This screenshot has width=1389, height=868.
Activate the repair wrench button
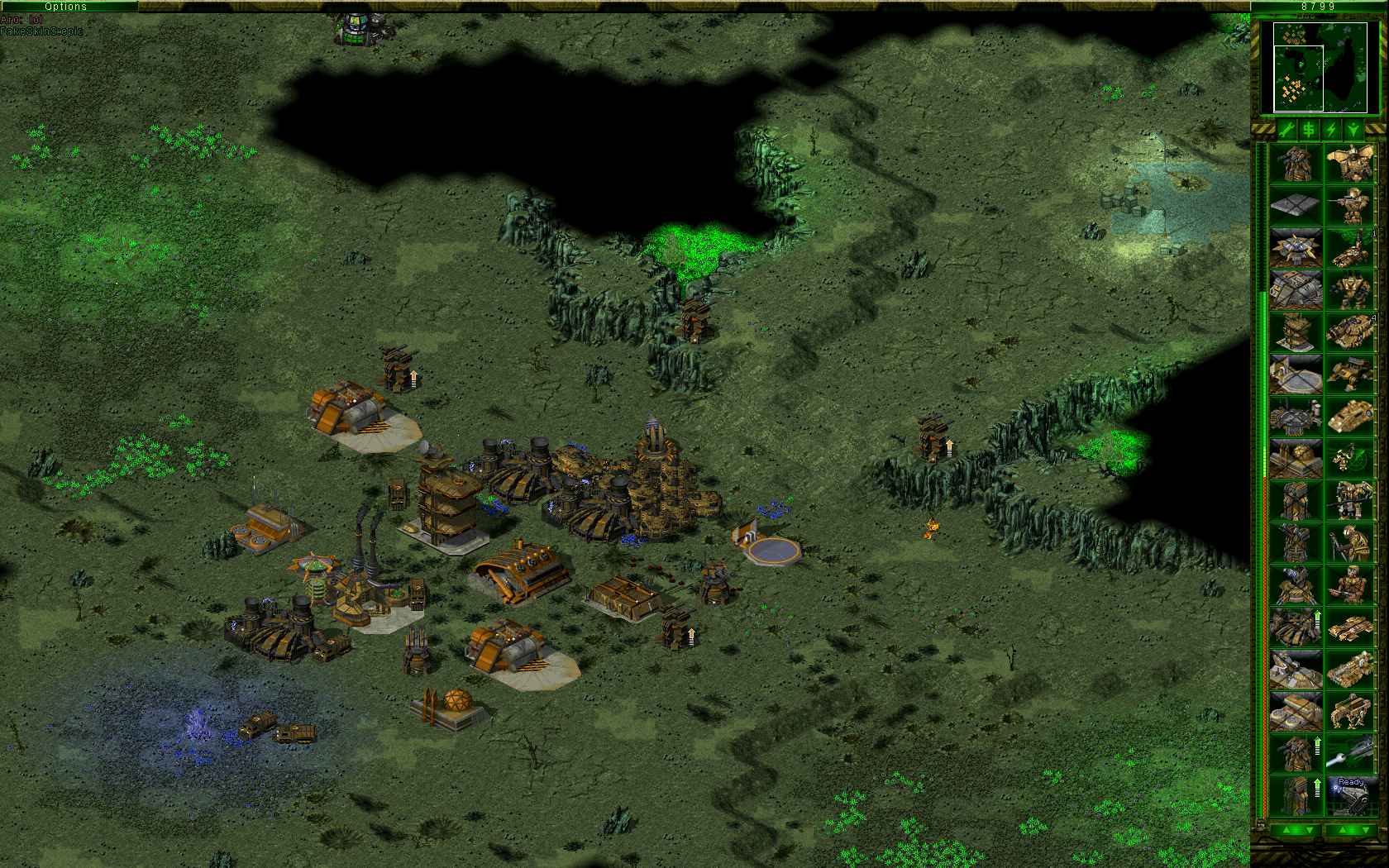pos(1286,130)
